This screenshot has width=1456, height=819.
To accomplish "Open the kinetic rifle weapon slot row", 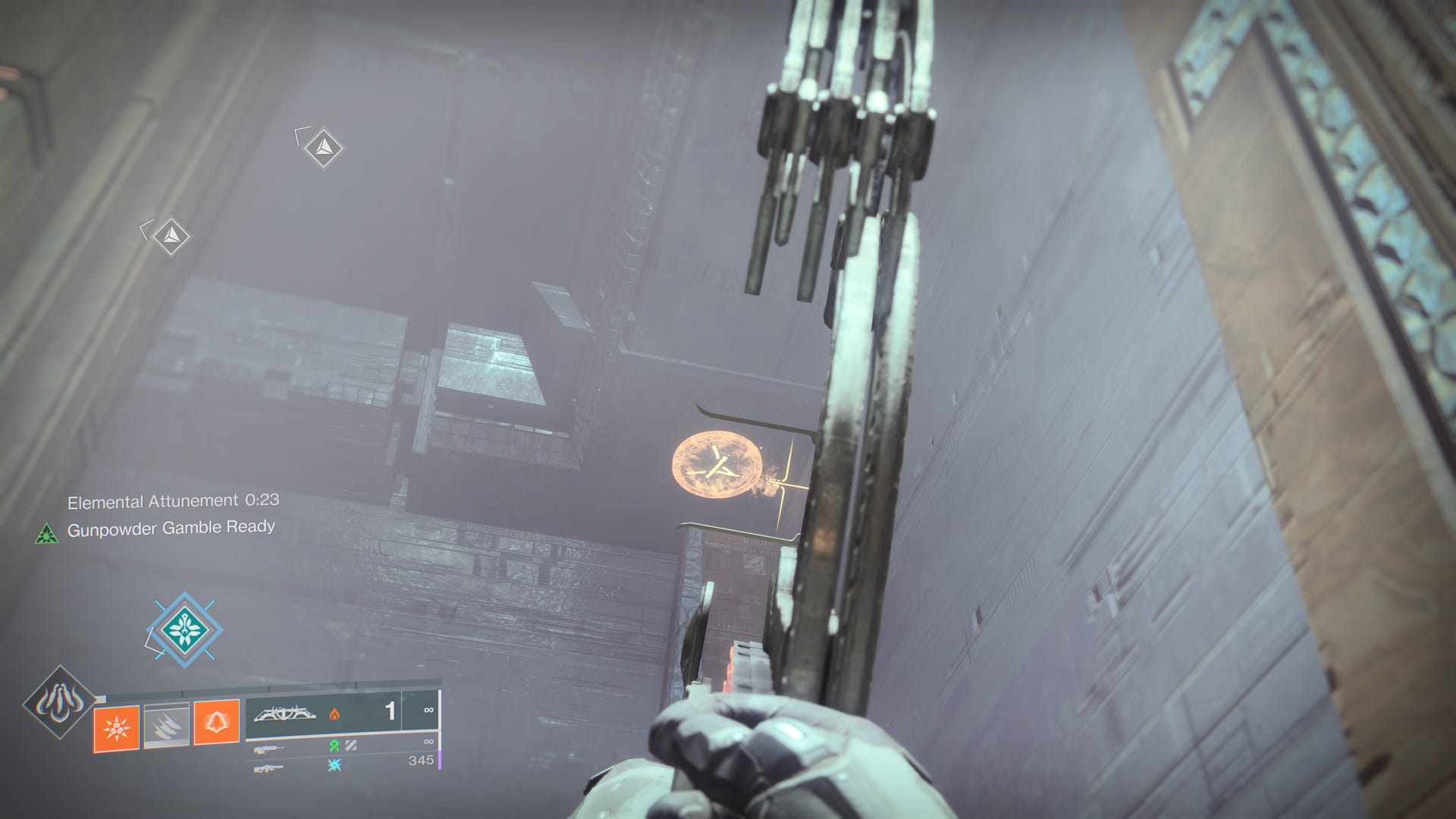I will 269,749.
